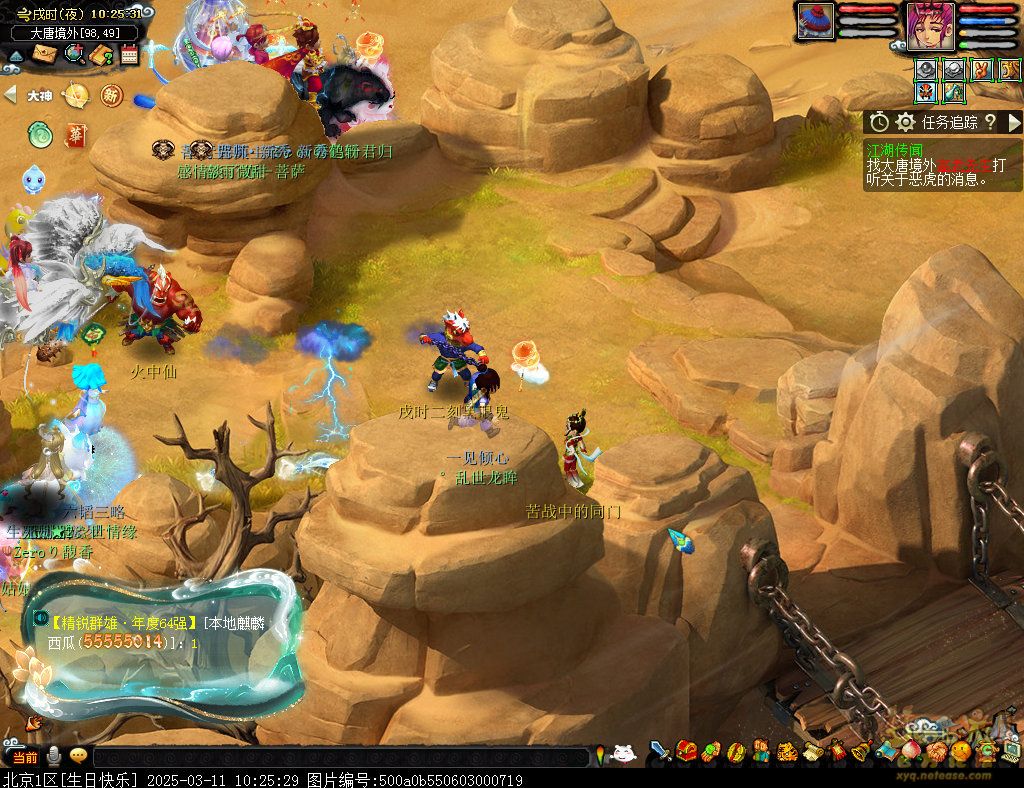Click the quest tracker help question mark
The image size is (1024, 788).
990,122
